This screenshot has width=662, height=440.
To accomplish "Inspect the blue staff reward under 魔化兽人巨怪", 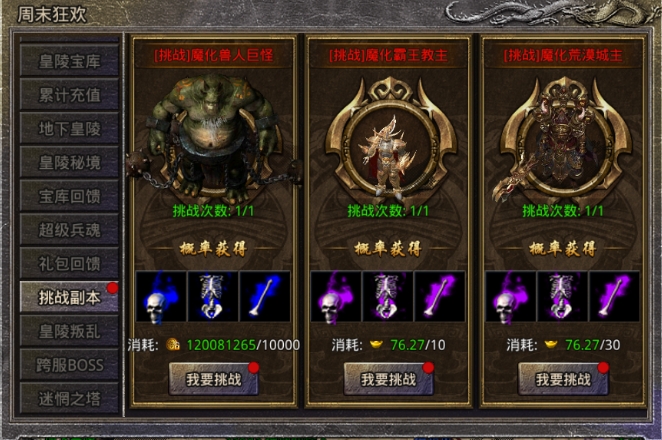I will click(265, 298).
